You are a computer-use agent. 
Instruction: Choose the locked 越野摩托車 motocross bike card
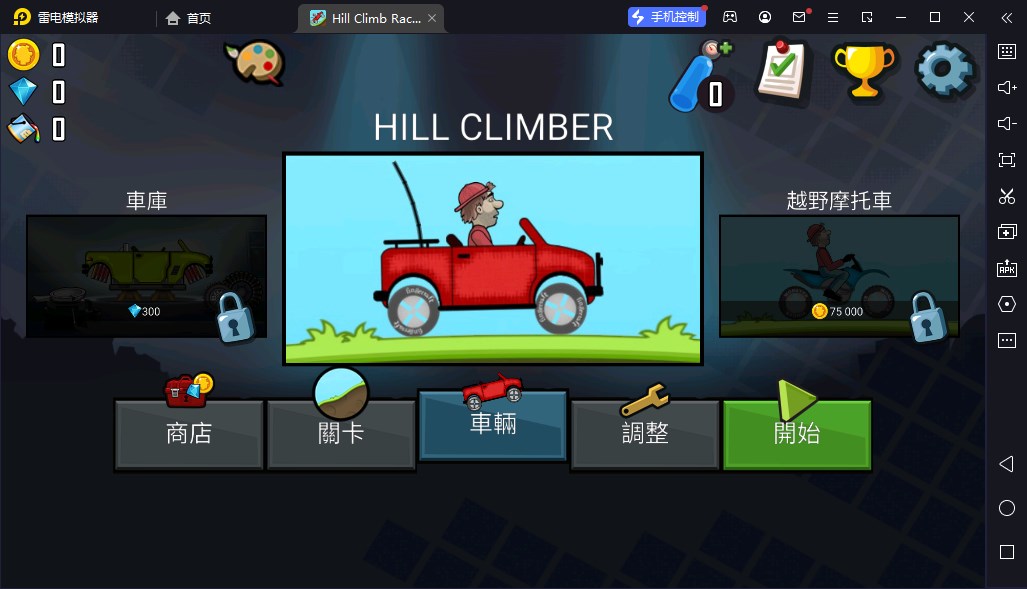[839, 276]
